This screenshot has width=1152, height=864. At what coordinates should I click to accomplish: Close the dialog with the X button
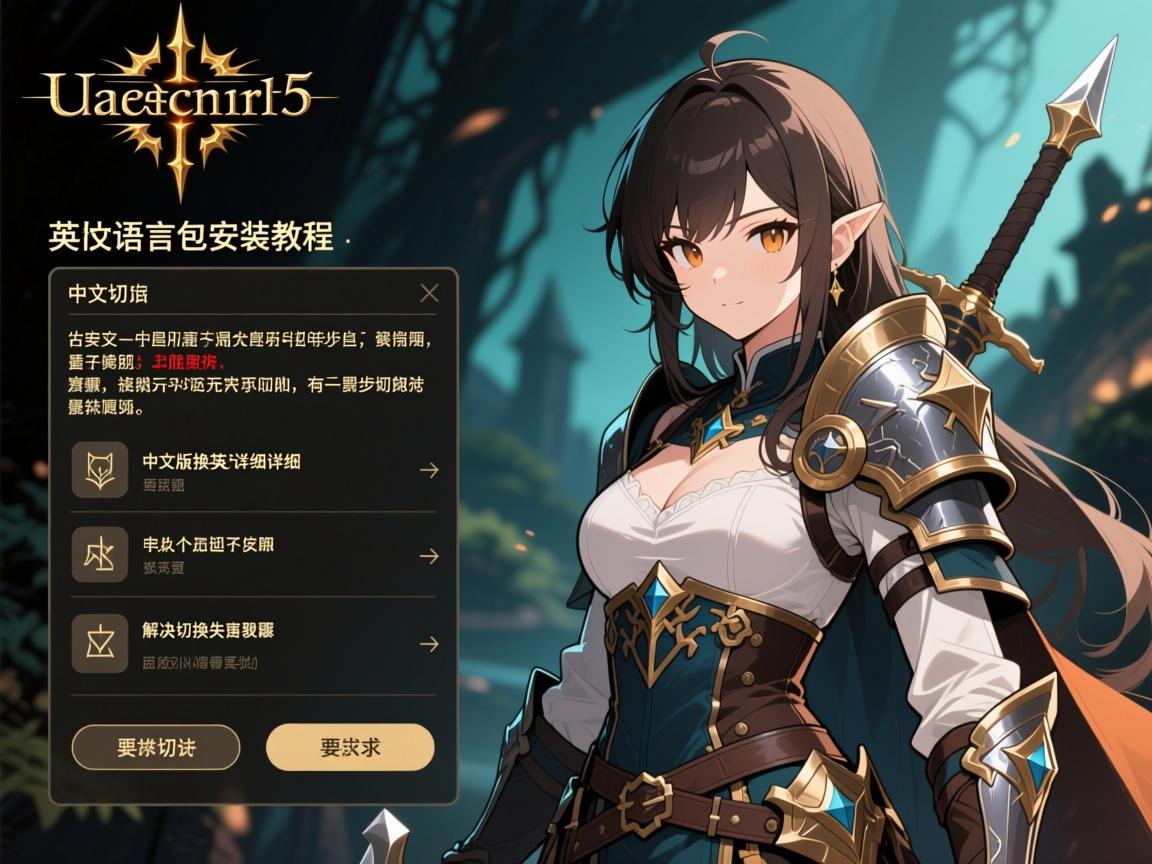pos(429,293)
